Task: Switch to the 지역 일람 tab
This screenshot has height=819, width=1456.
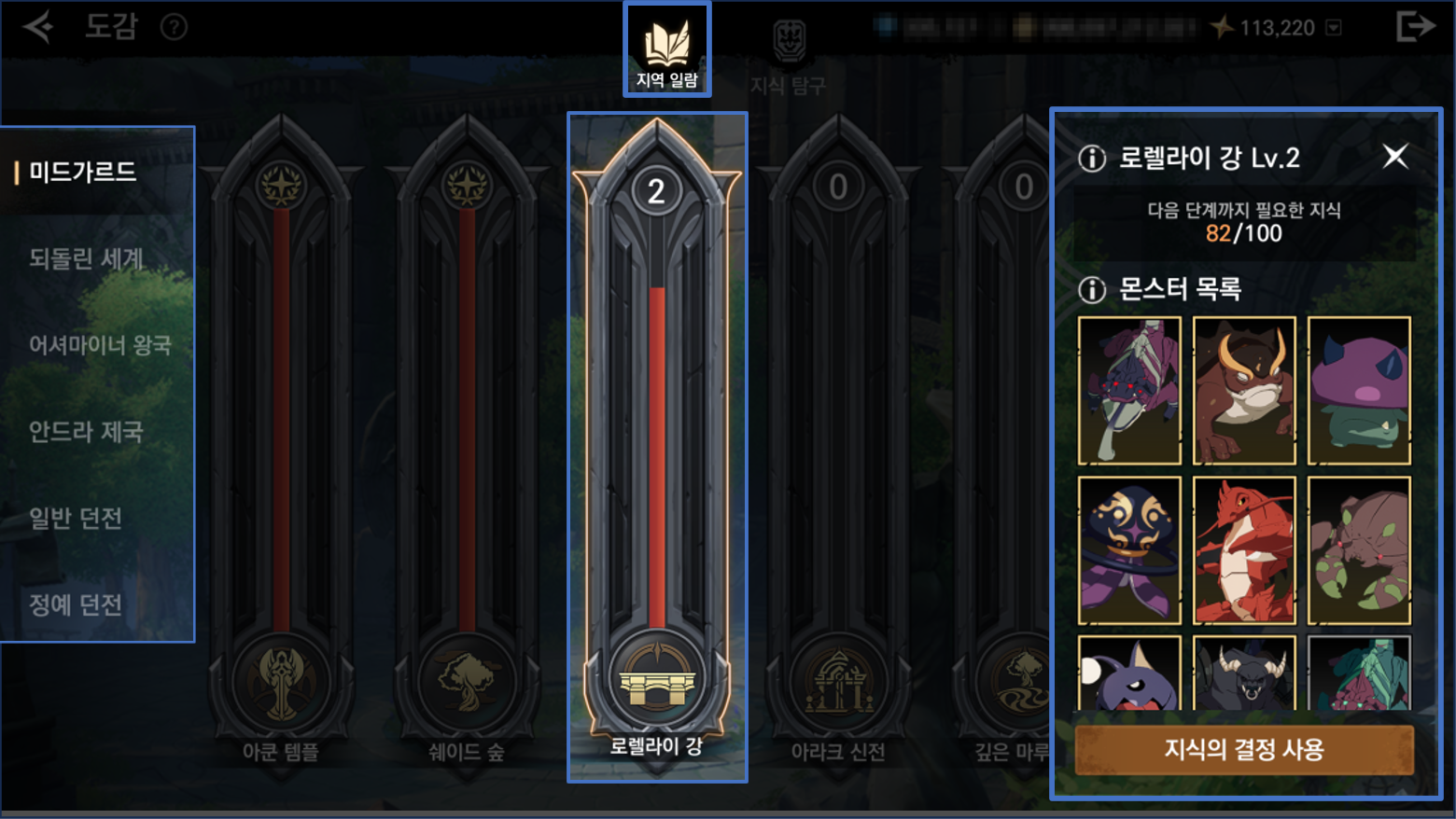Action: (x=666, y=51)
